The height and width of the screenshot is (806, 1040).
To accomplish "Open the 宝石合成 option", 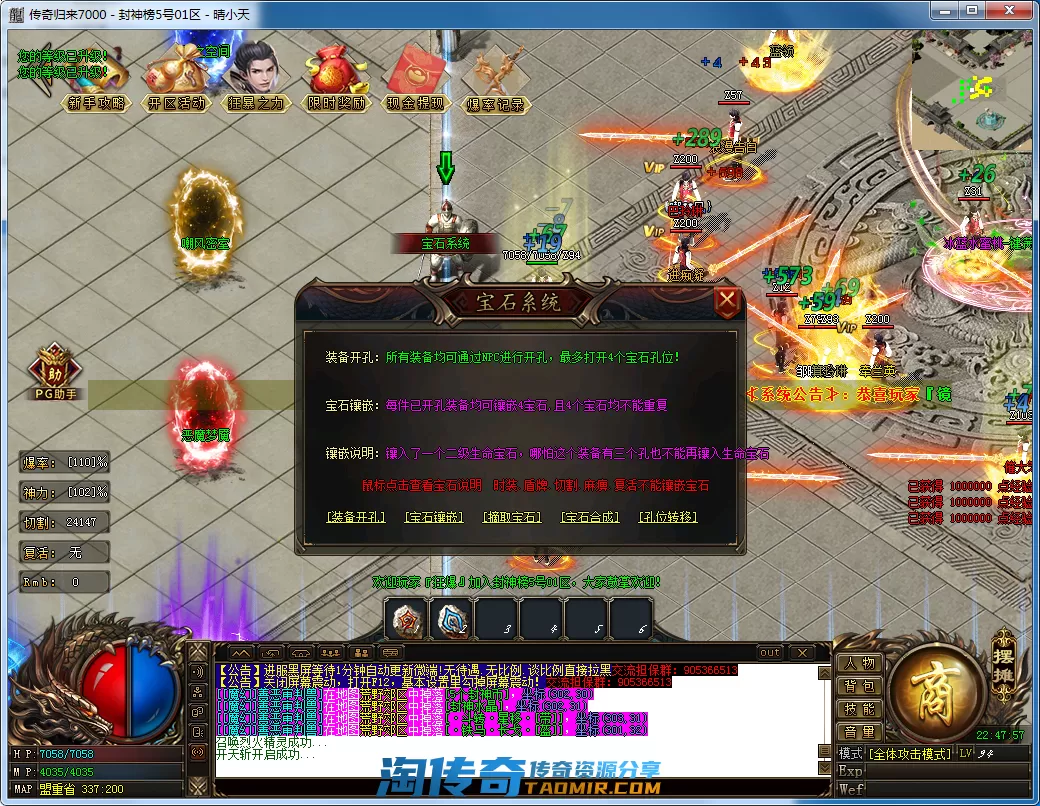I will (590, 517).
